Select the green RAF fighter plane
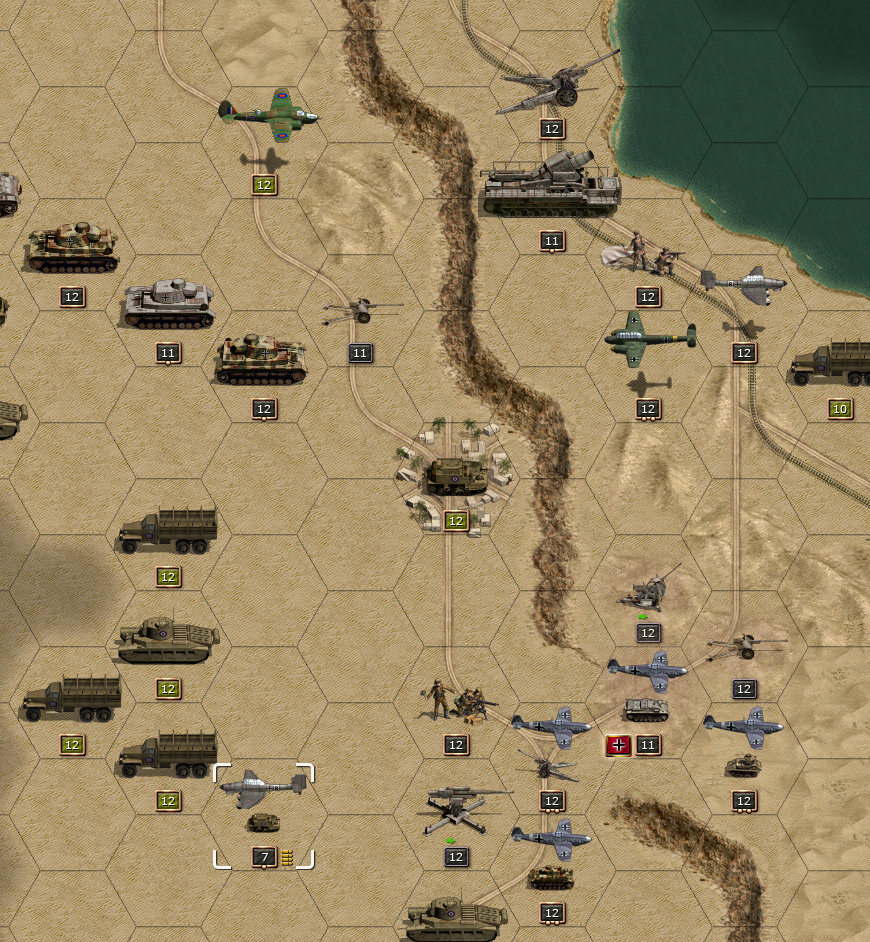870x942 pixels. pos(269,114)
